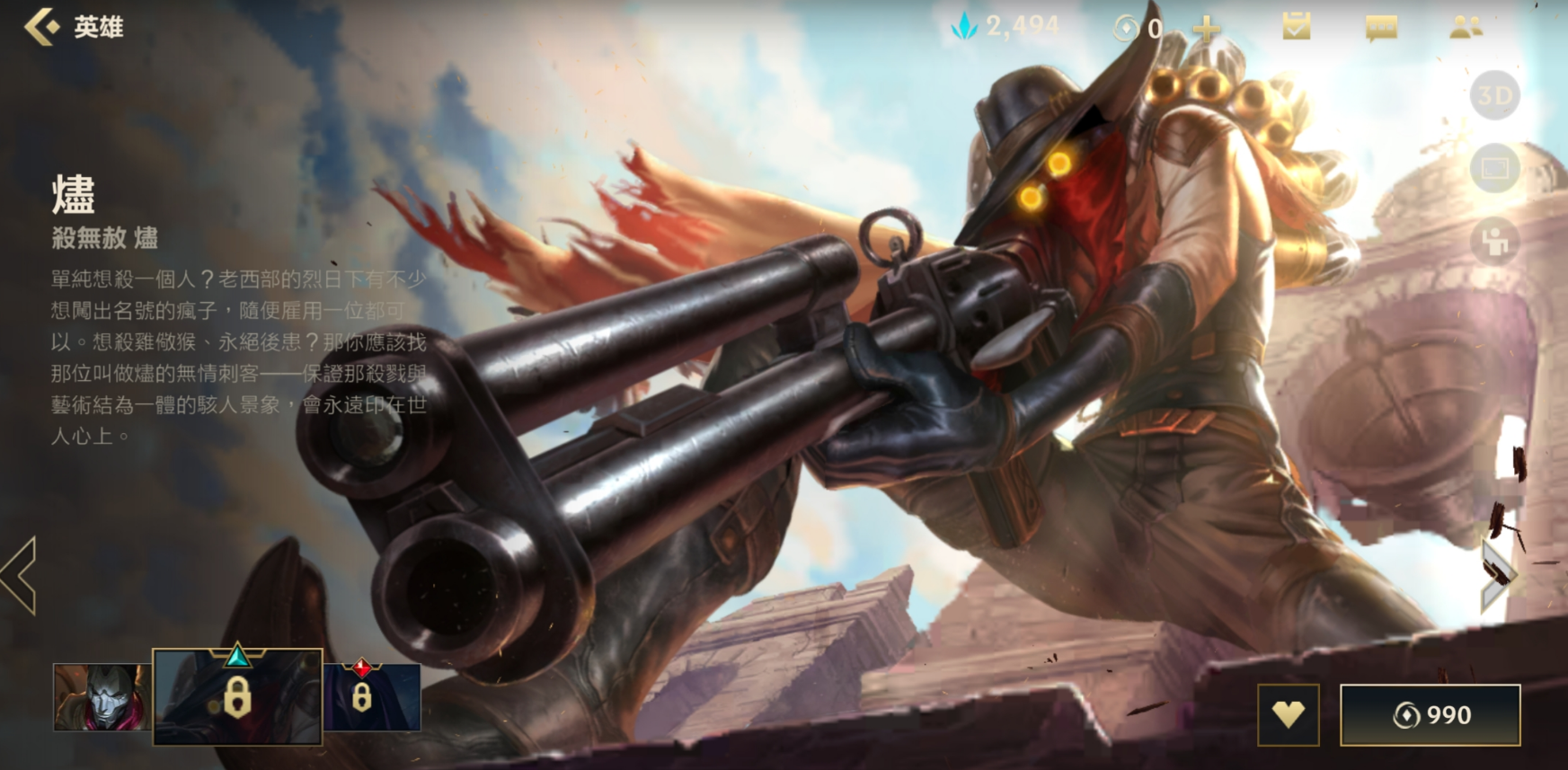
Task: Open the character pose preview icon
Action: click(x=1494, y=241)
